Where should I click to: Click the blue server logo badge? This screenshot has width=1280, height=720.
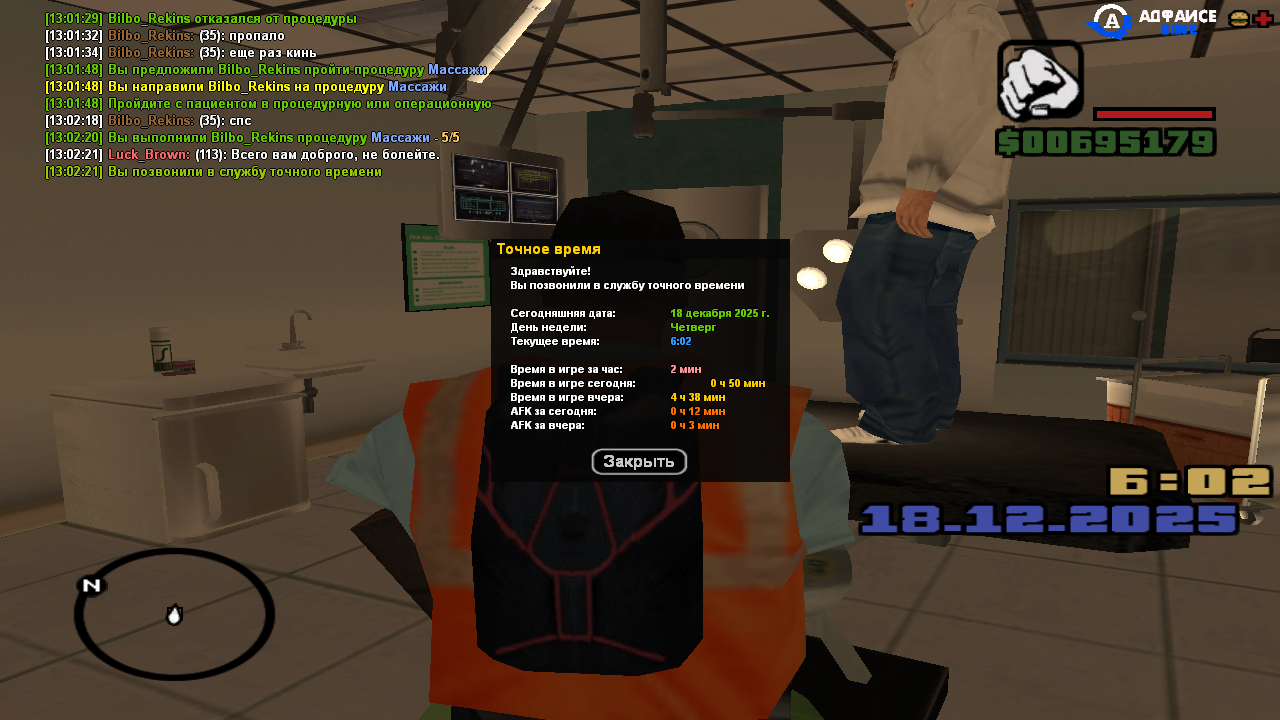tap(1109, 21)
